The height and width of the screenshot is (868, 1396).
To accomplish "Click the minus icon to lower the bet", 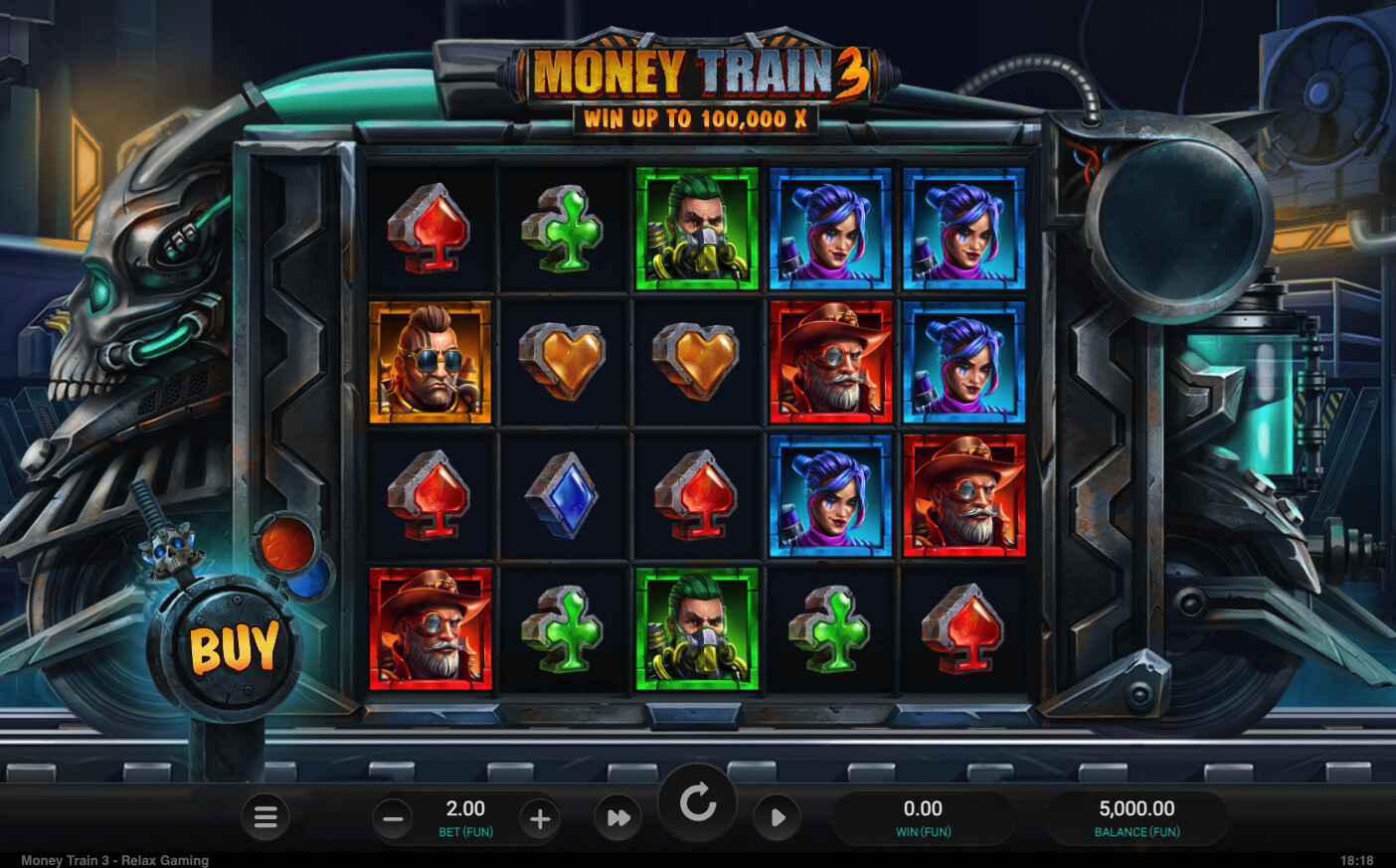I will pos(393,817).
